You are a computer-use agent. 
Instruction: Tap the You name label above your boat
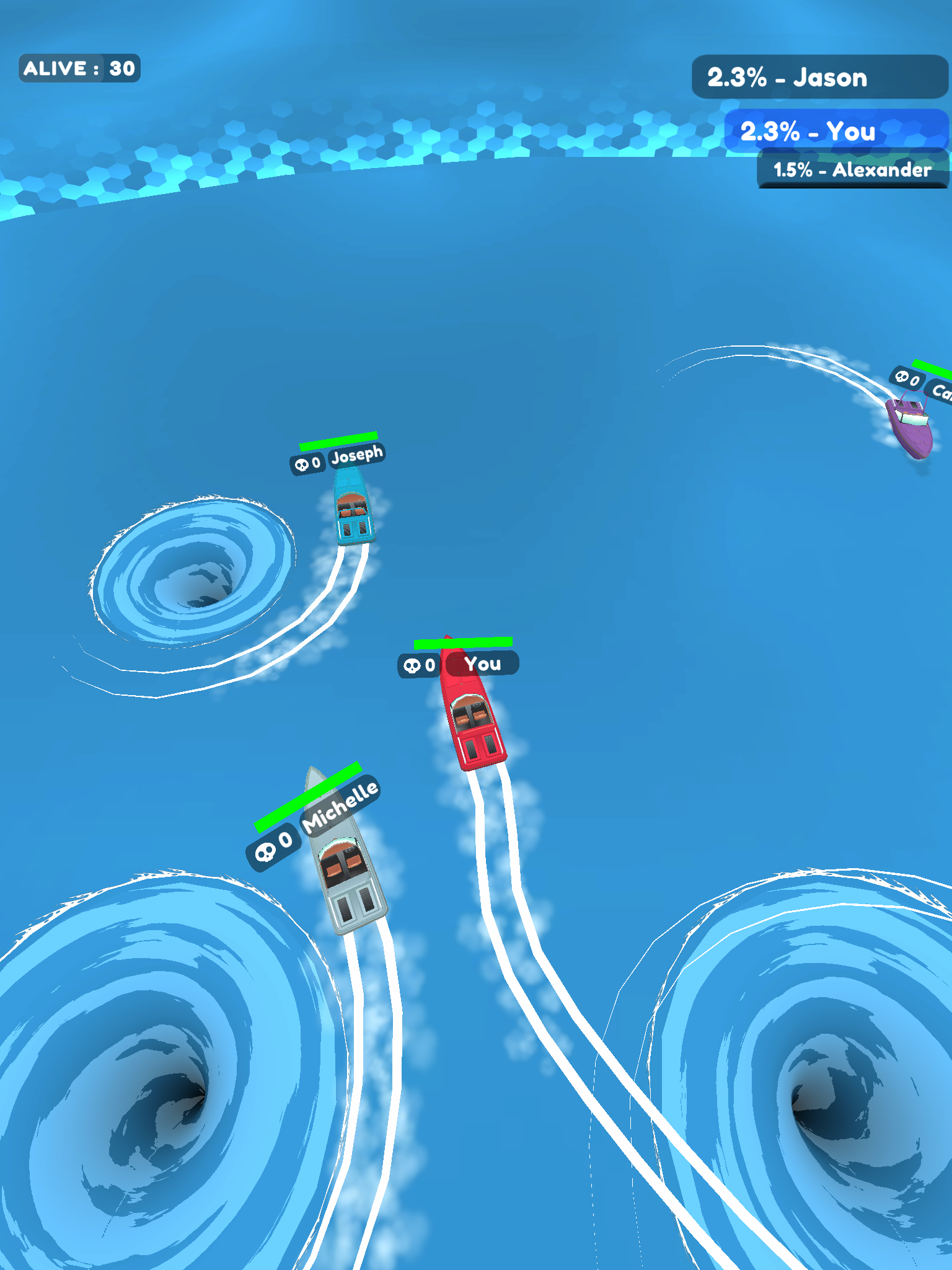tap(484, 665)
